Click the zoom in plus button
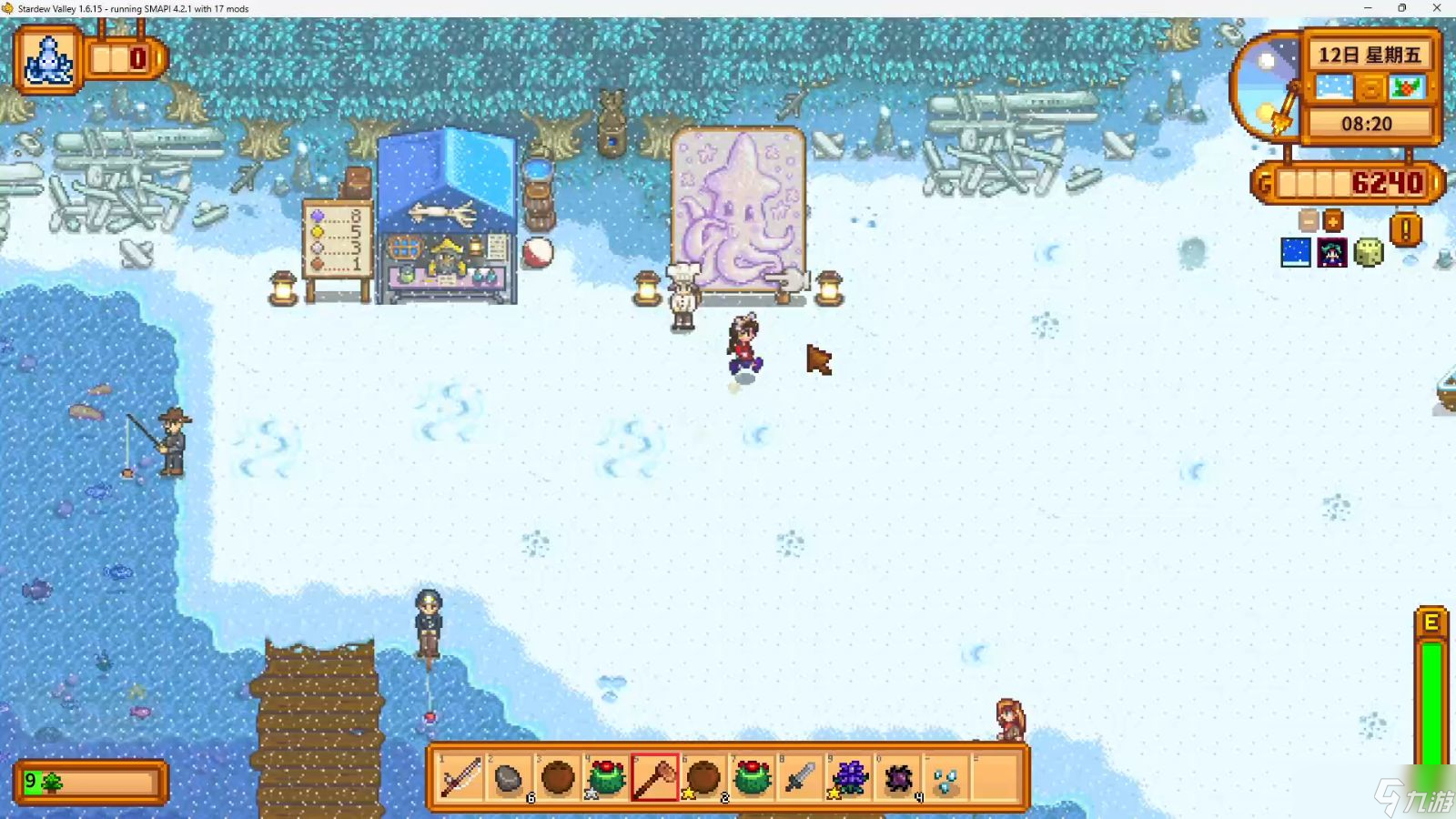Screen dimensions: 1456x819 [x=1333, y=220]
